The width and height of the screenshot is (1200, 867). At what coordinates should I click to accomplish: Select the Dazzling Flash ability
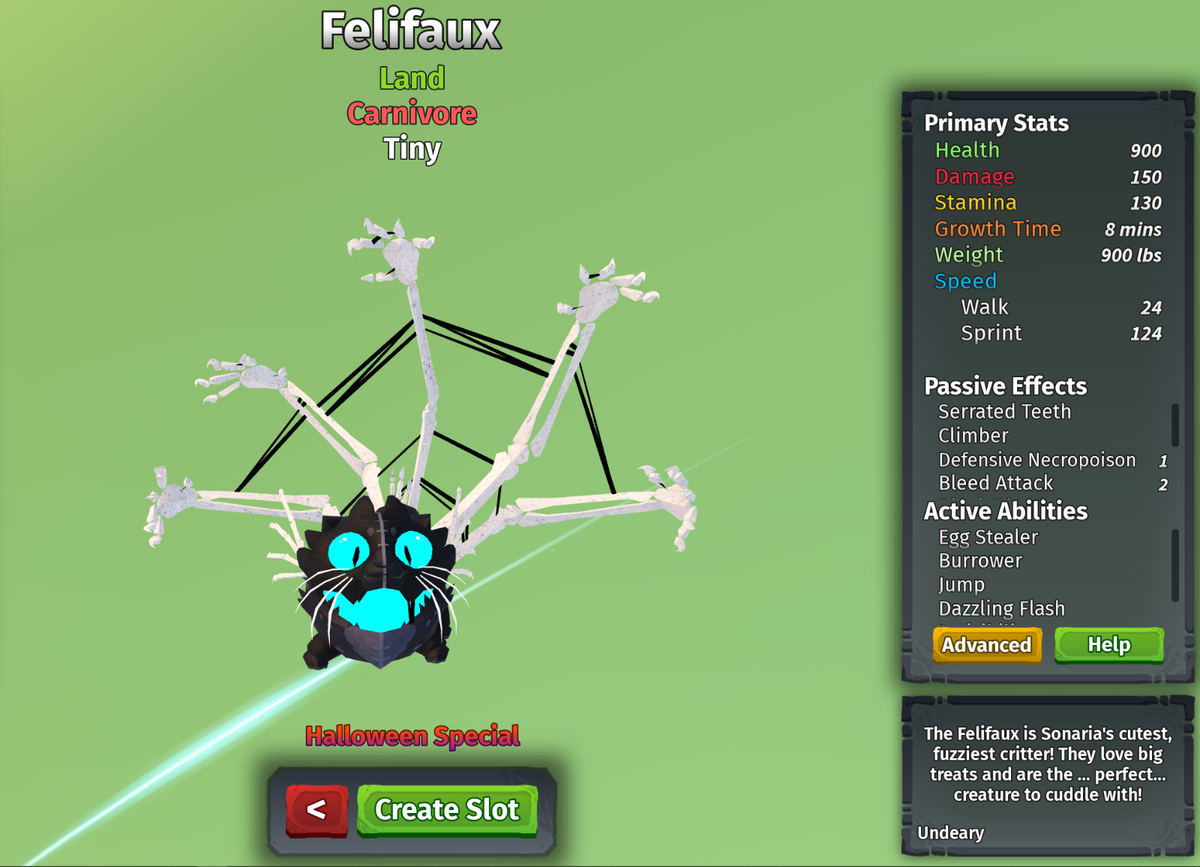click(x=1001, y=609)
